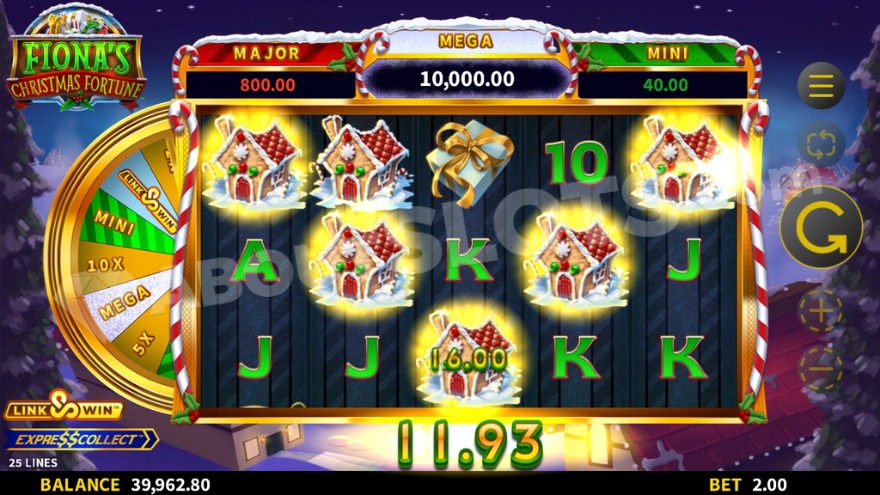Open the Express Collect feature

coord(80,439)
